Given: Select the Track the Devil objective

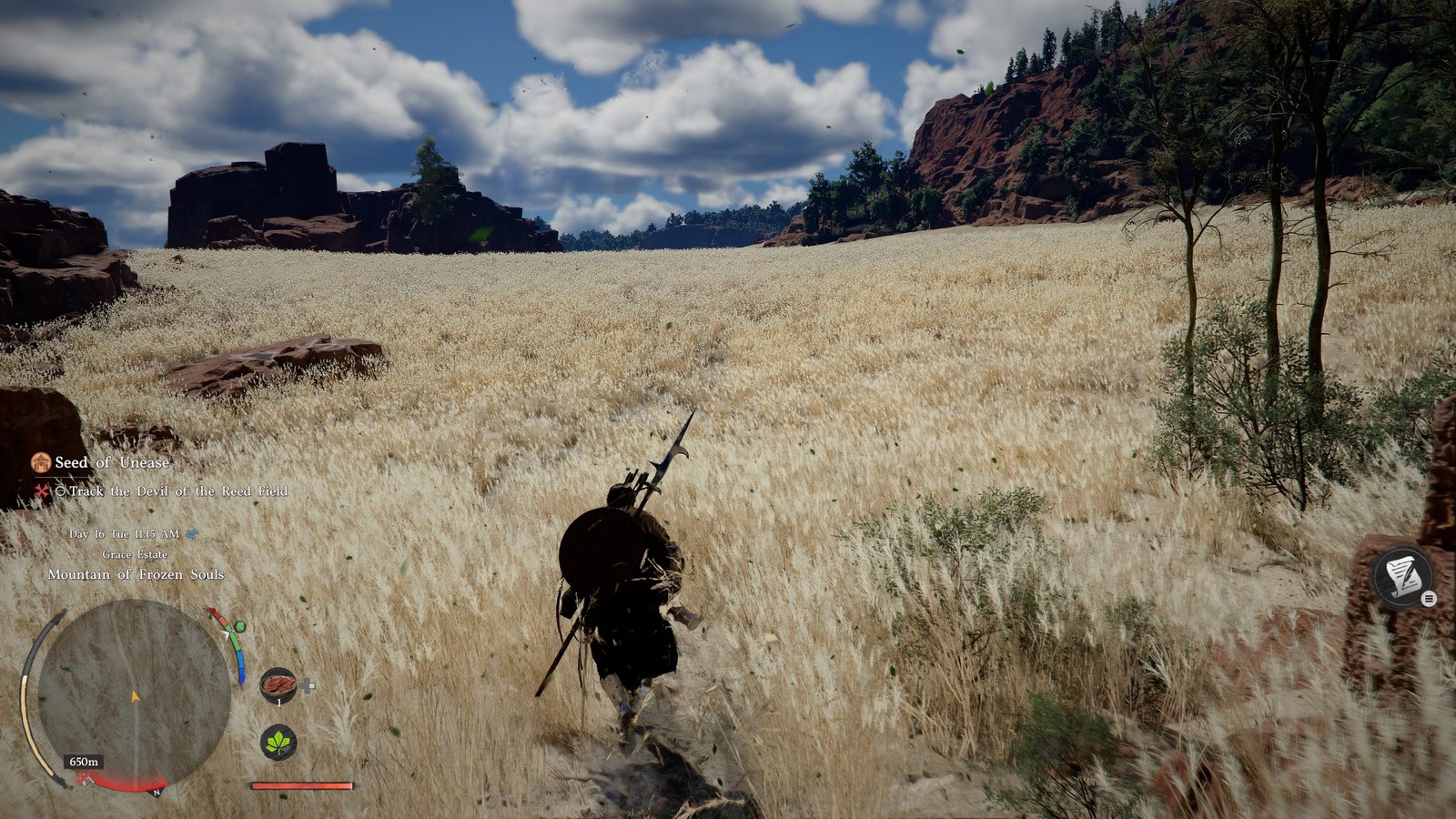Looking at the screenshot, I should (177, 491).
